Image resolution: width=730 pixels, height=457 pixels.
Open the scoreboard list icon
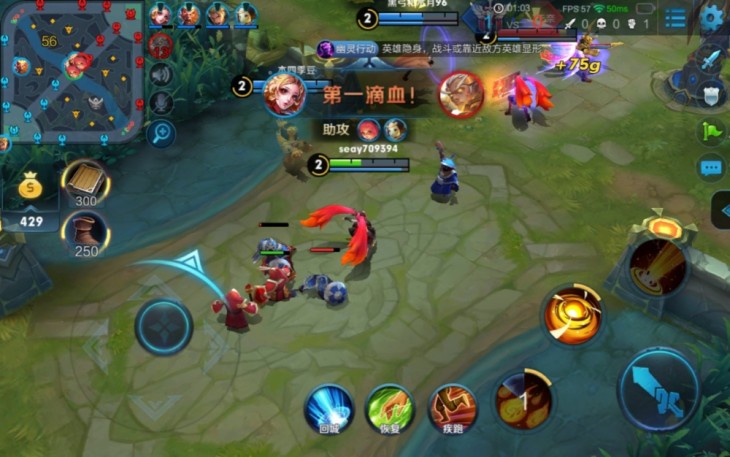(676, 18)
